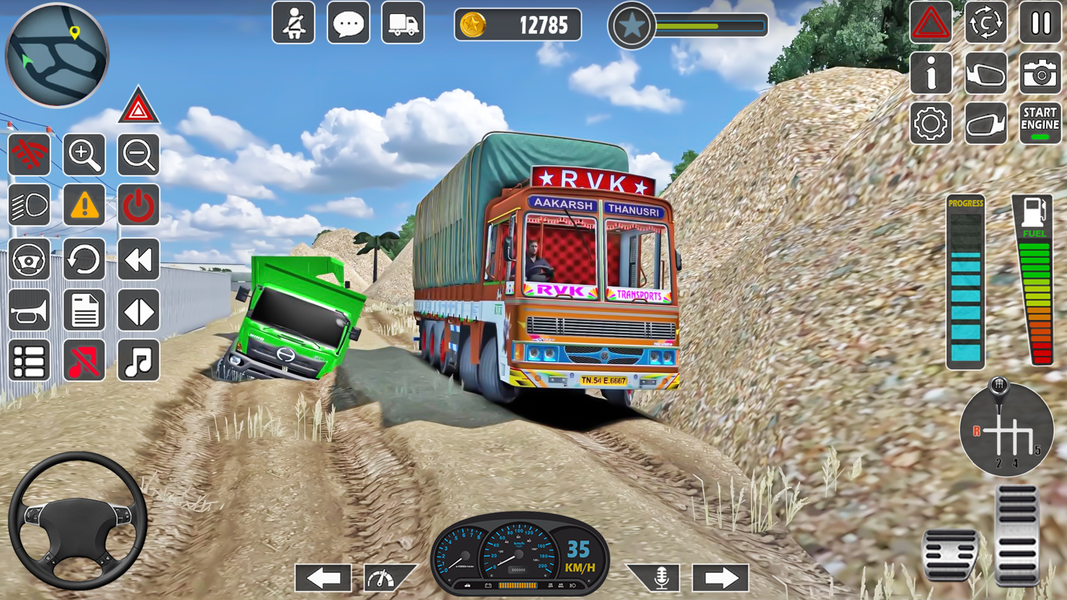Viewport: 1067px width, 600px height.
Task: Open the list menu icon
Action: (x=29, y=360)
